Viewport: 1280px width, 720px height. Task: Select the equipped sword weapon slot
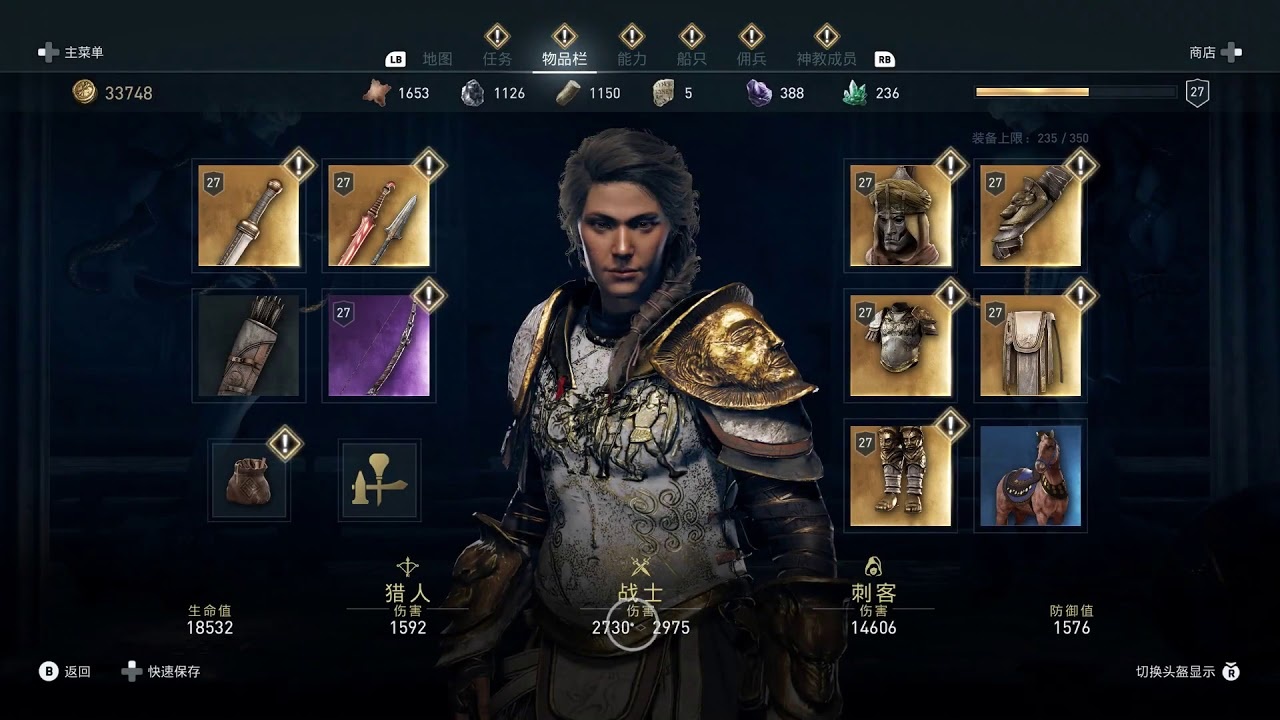[x=249, y=216]
